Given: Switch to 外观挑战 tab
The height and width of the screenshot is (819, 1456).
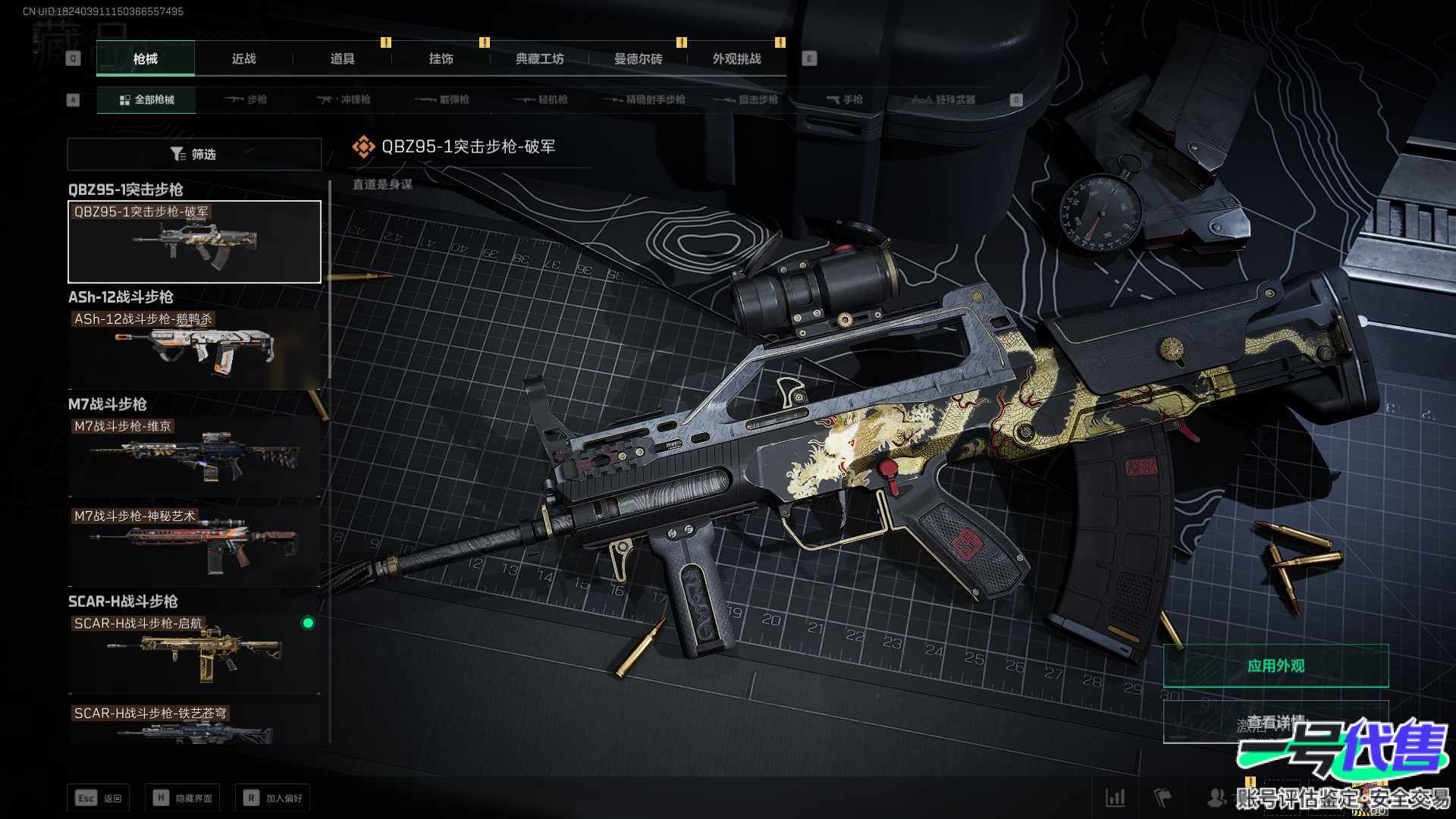Looking at the screenshot, I should click(x=736, y=59).
